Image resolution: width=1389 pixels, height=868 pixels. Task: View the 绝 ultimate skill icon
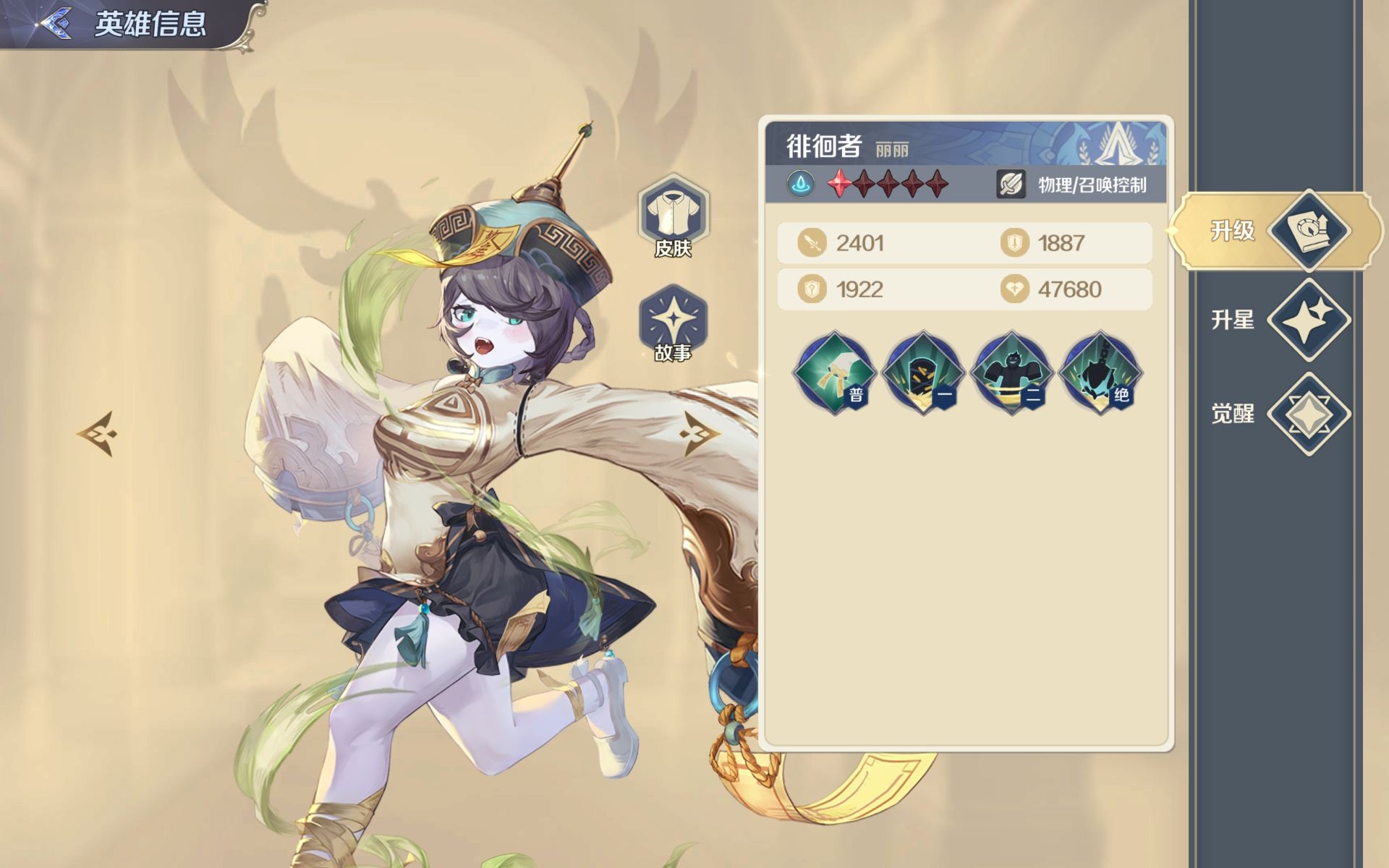tap(1100, 373)
